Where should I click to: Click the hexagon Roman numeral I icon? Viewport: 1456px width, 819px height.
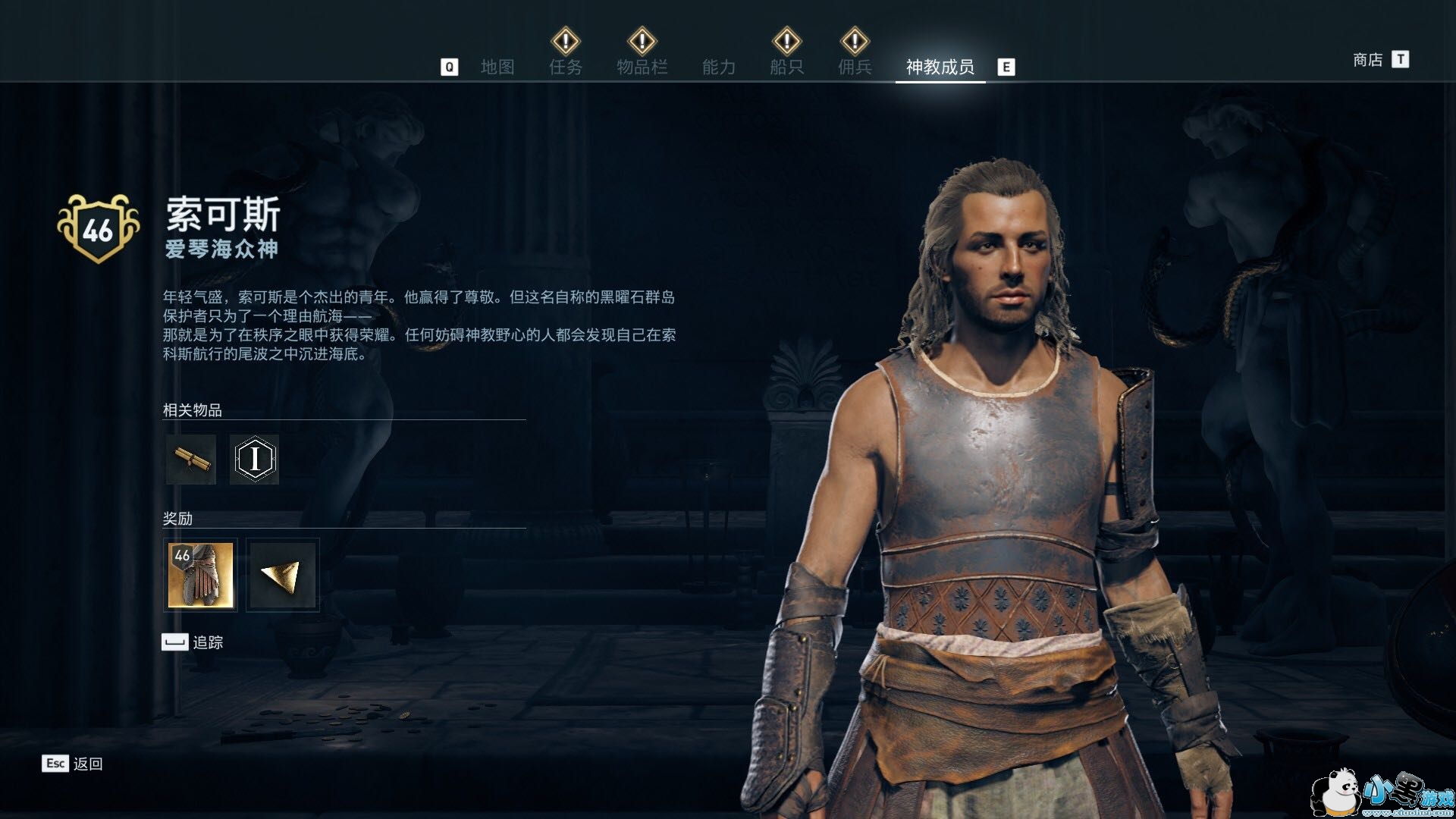tap(254, 459)
